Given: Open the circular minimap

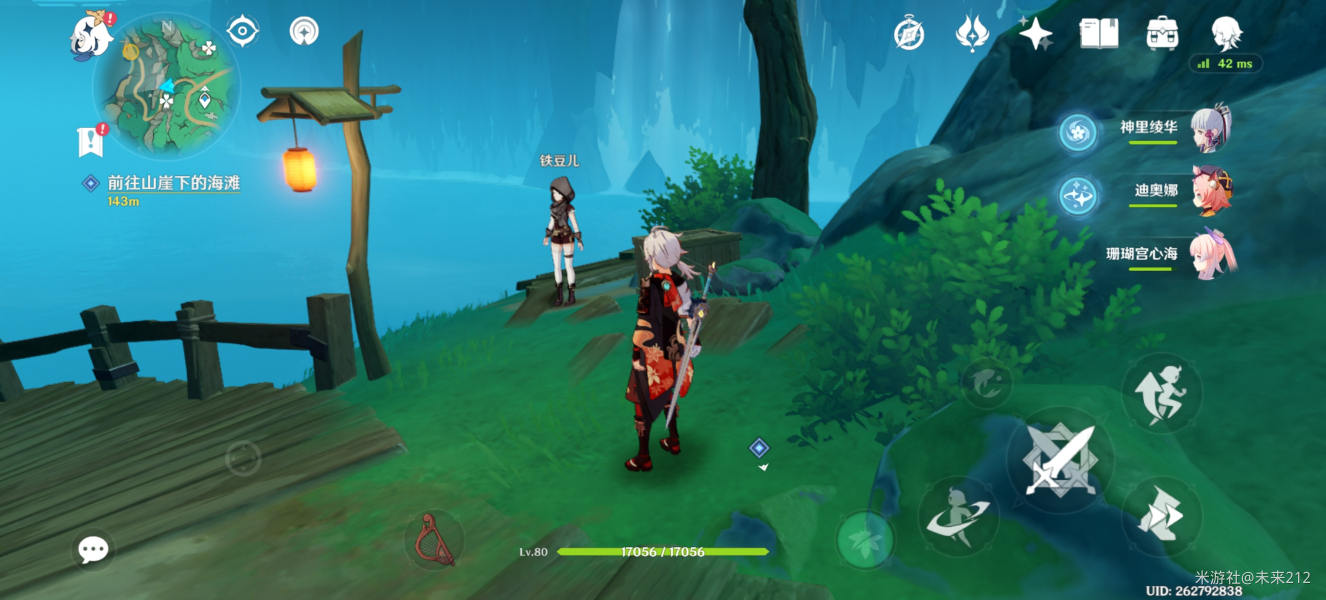Looking at the screenshot, I should 166,86.
